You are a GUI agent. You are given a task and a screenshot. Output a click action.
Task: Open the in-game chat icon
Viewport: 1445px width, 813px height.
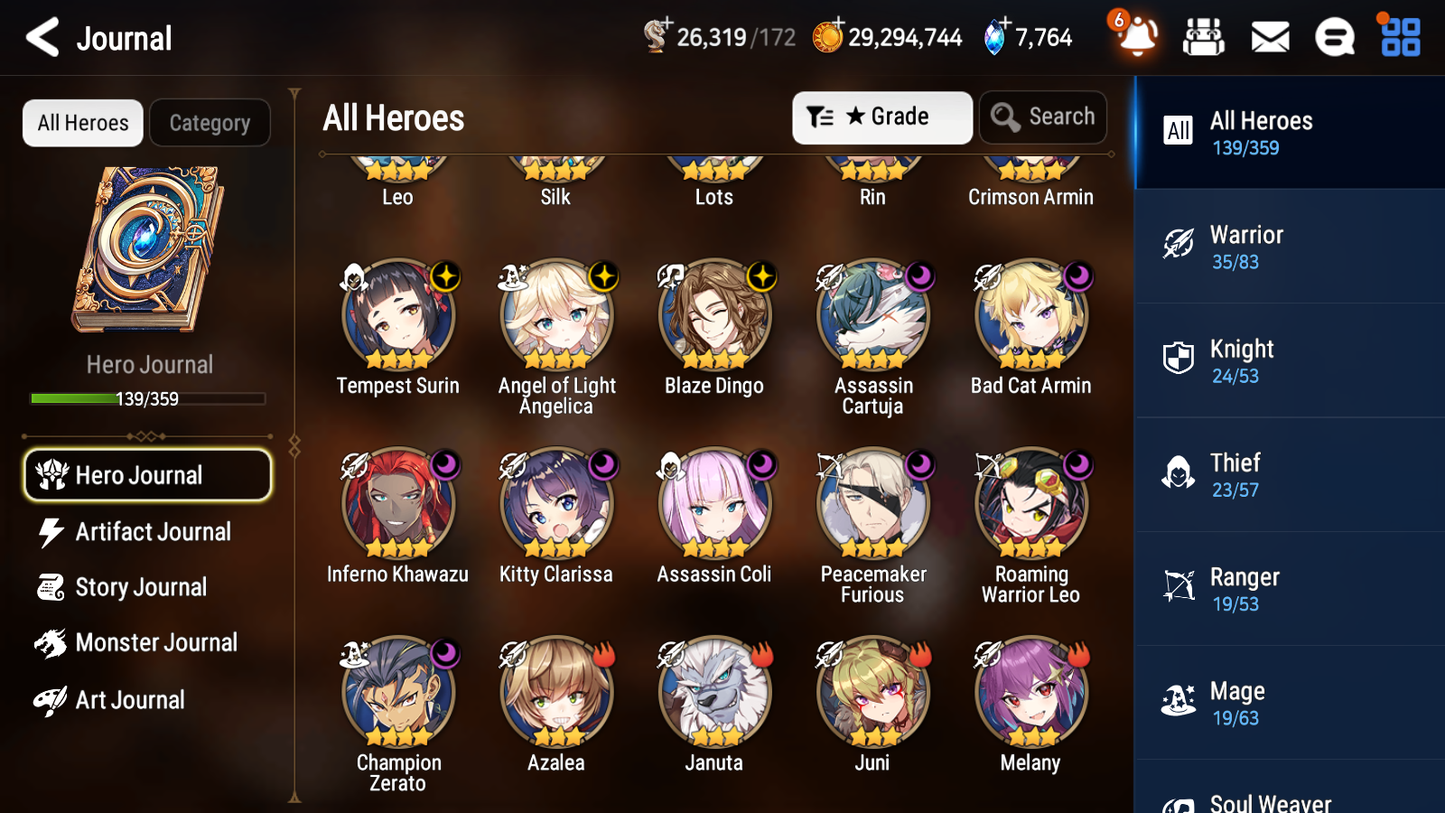coord(1335,37)
